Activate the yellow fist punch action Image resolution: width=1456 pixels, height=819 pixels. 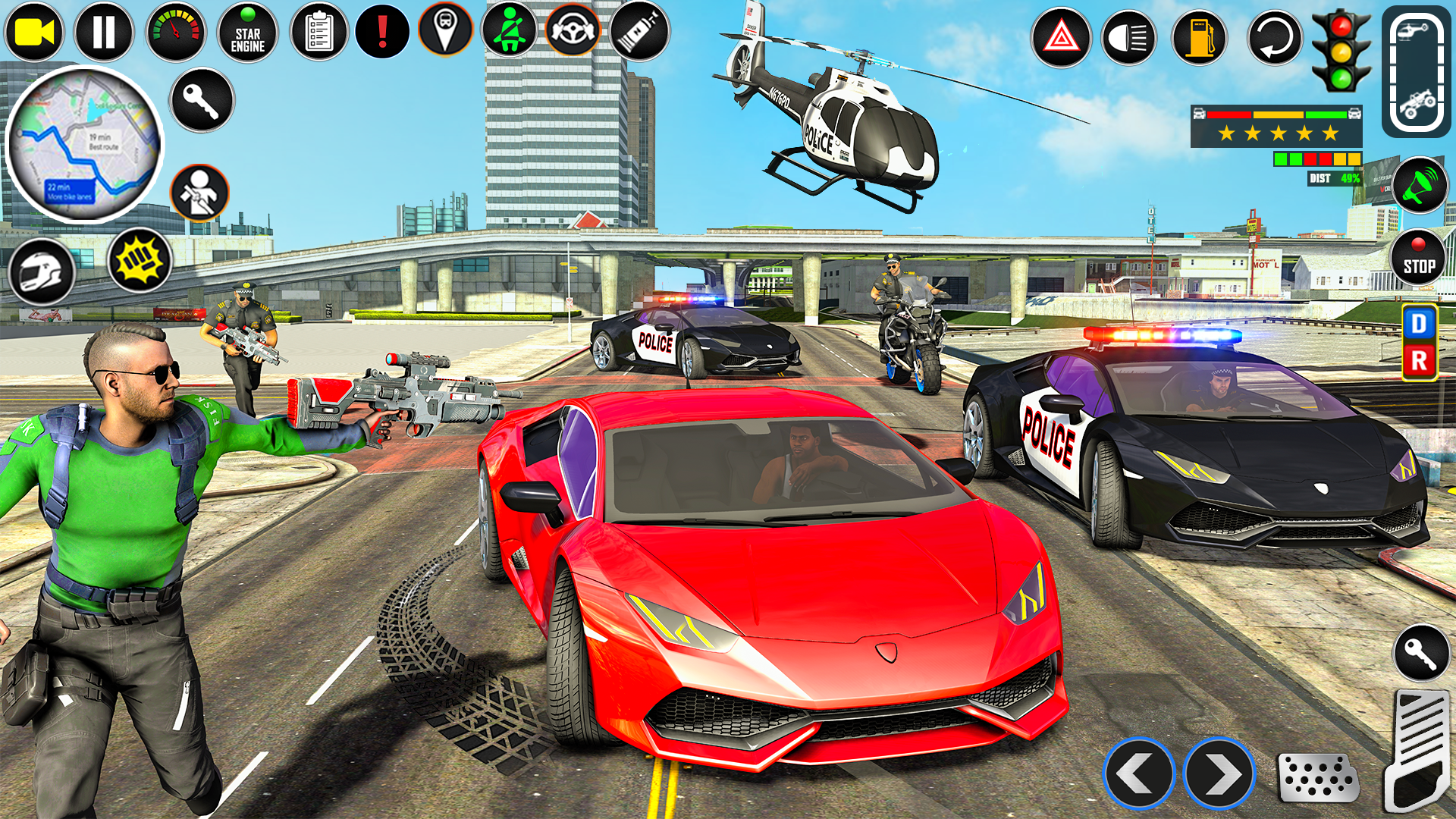tap(140, 260)
